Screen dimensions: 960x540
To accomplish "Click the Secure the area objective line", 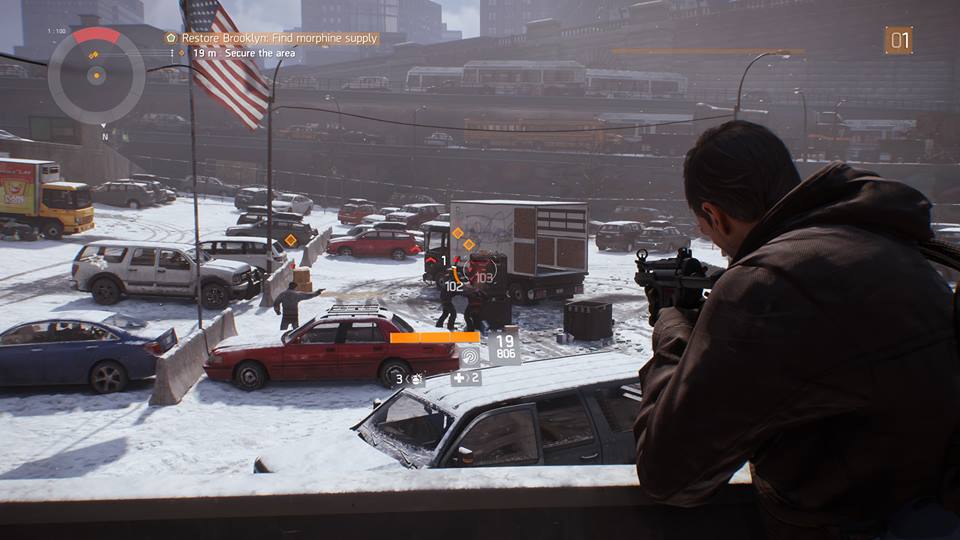I will [x=260, y=53].
